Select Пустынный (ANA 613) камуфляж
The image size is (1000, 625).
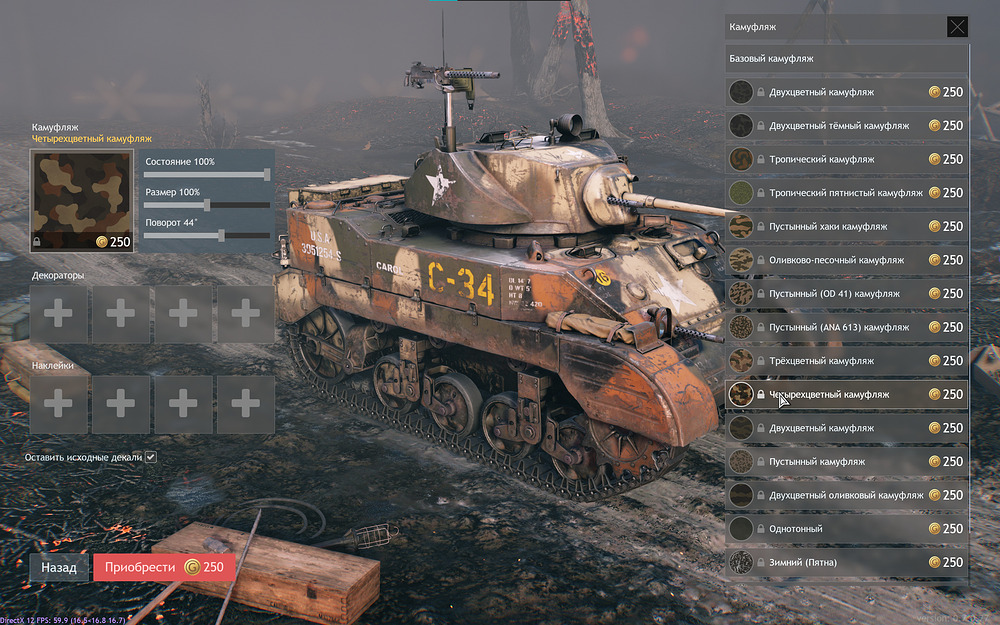pos(839,327)
